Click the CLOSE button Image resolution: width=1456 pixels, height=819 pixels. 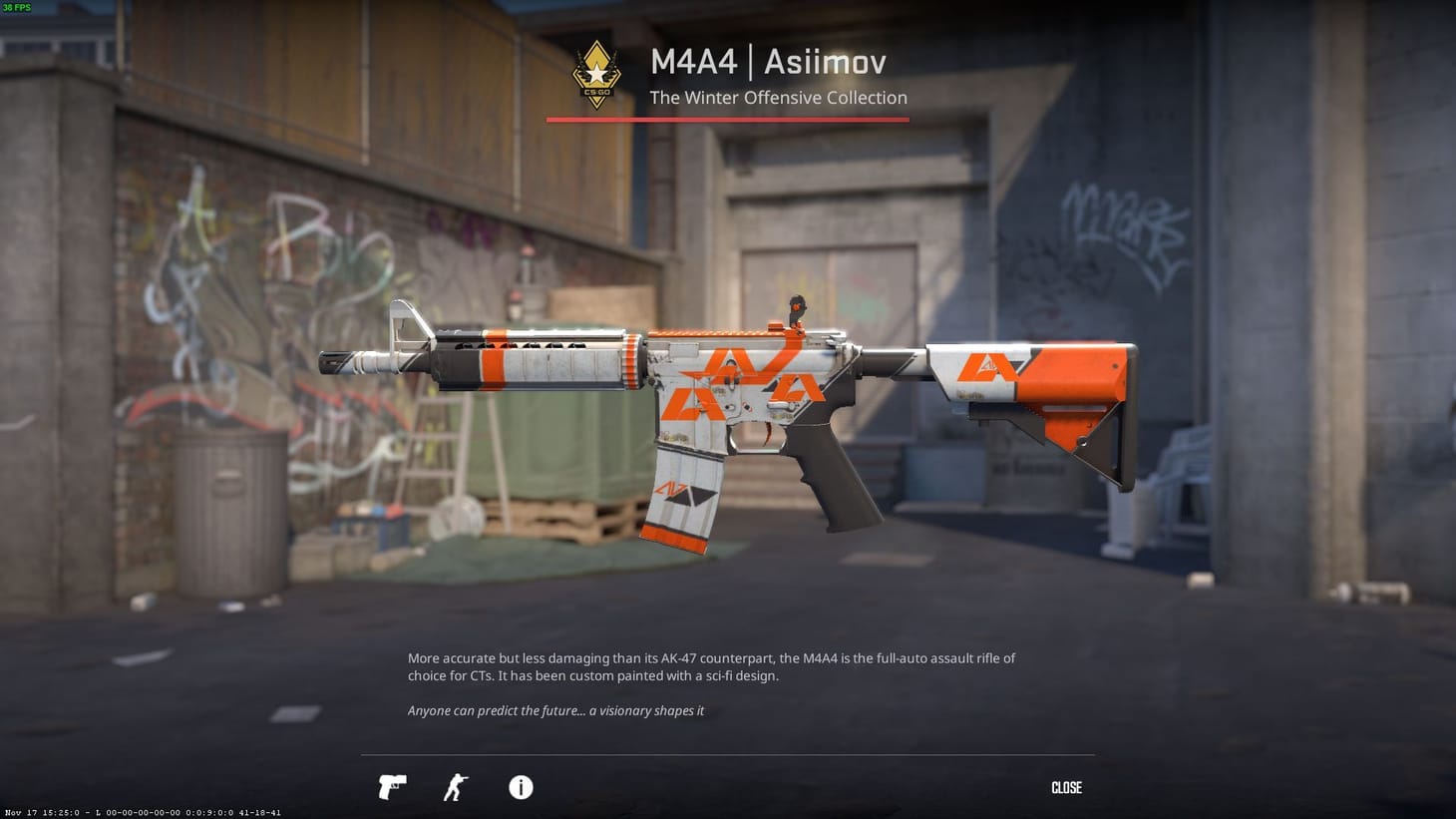click(x=1066, y=787)
